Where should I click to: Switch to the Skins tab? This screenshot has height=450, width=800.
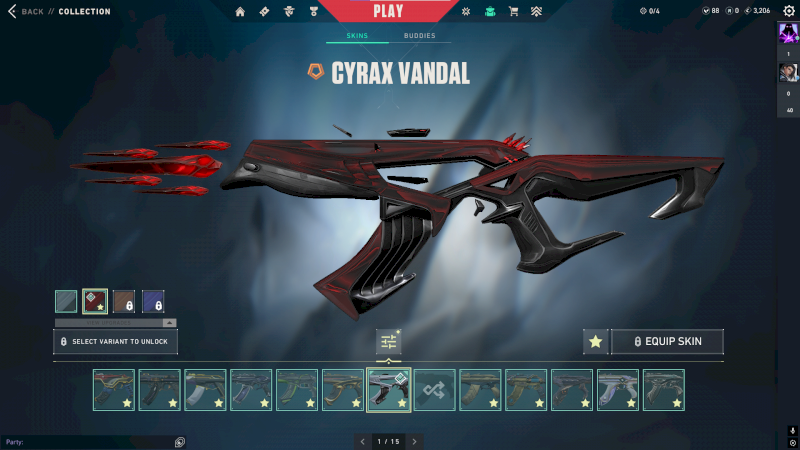357,36
